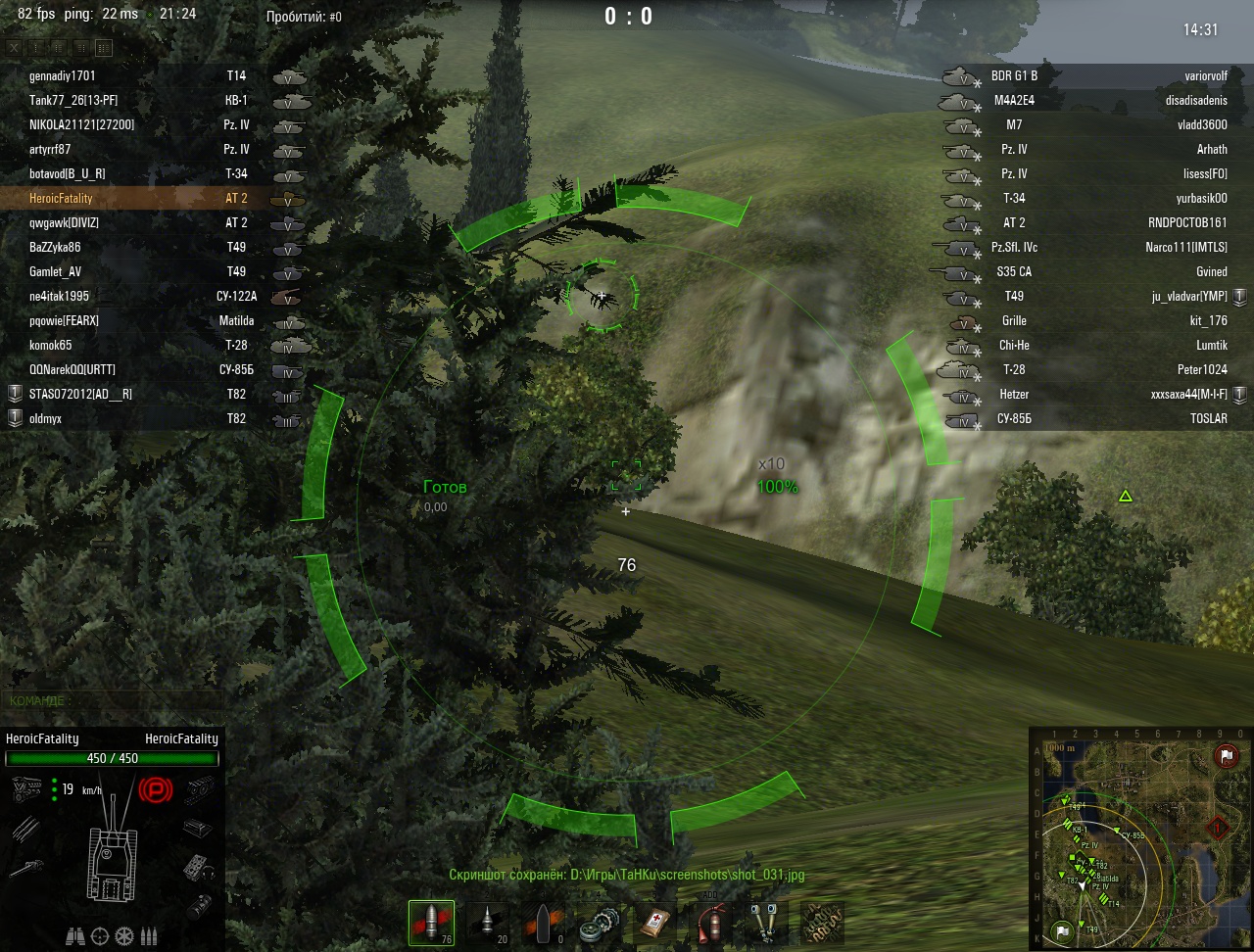Click the team chat input field
Screen dimensions: 1254x952
coord(113,701)
